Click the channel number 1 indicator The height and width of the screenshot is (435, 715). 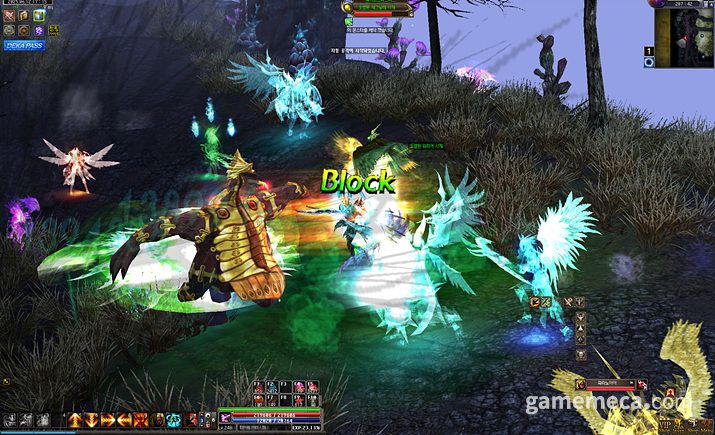[648, 50]
